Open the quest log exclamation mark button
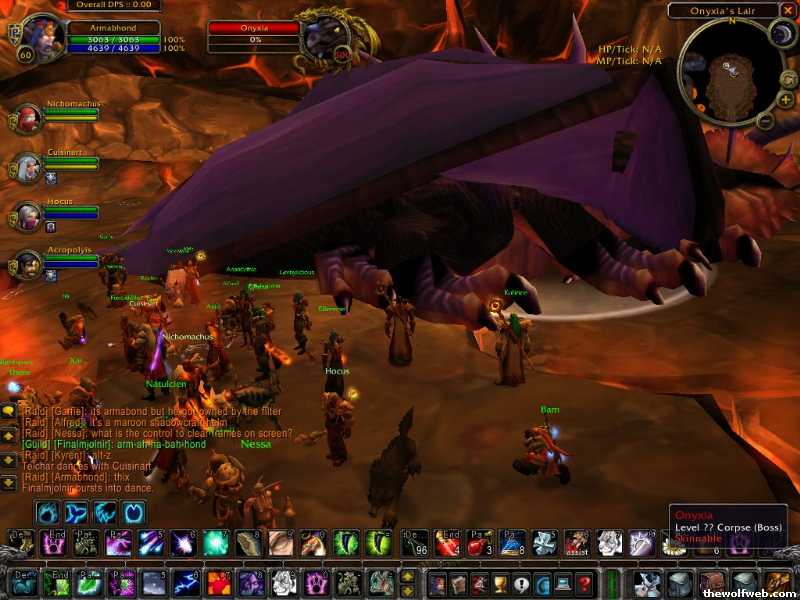800x600 pixels. 520,583
